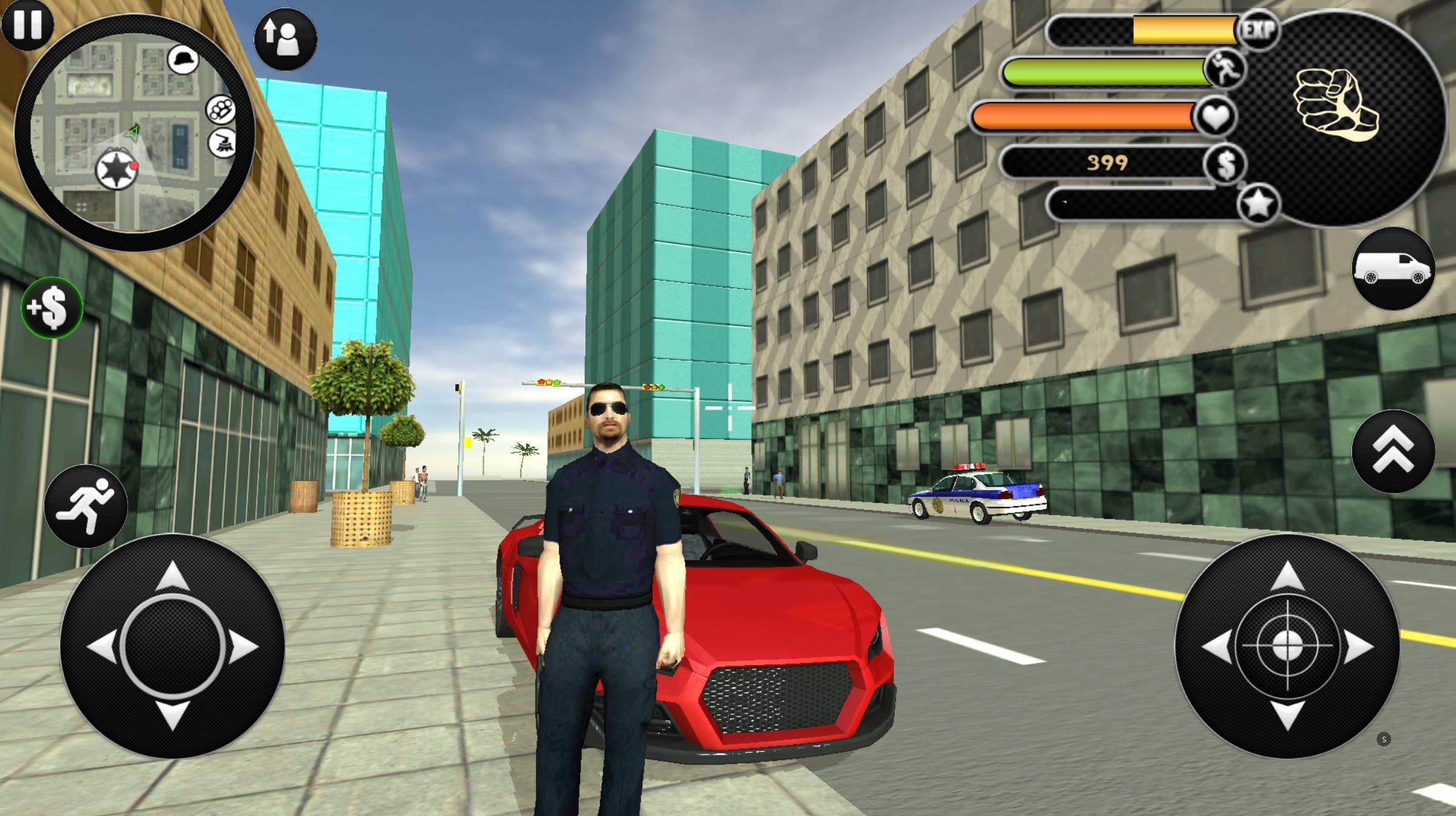
Task: Enter vehicle using the van button
Action: coord(1393,269)
